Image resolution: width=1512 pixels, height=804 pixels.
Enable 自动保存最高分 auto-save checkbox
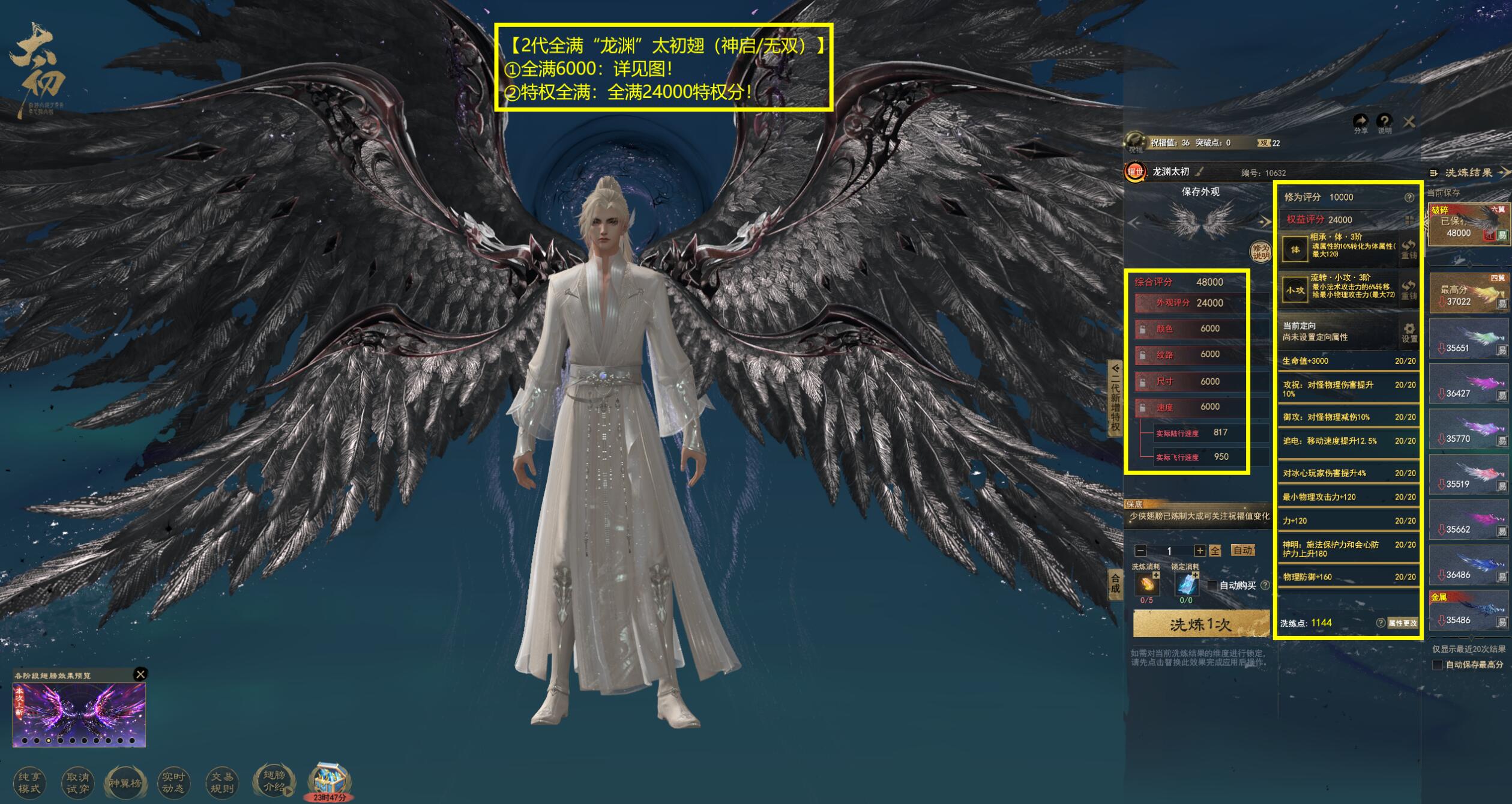tap(1437, 665)
